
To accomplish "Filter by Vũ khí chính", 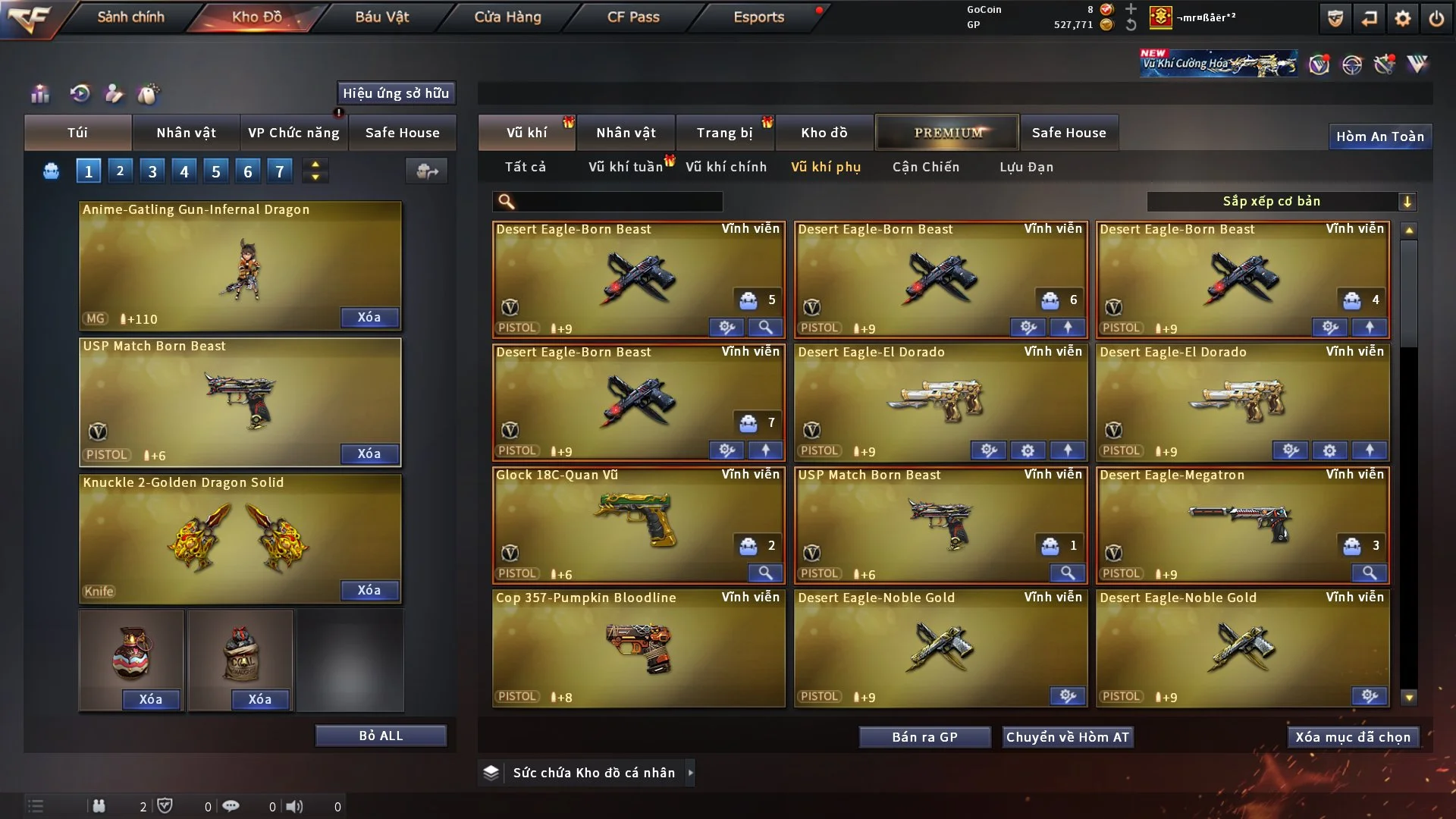I will click(726, 167).
